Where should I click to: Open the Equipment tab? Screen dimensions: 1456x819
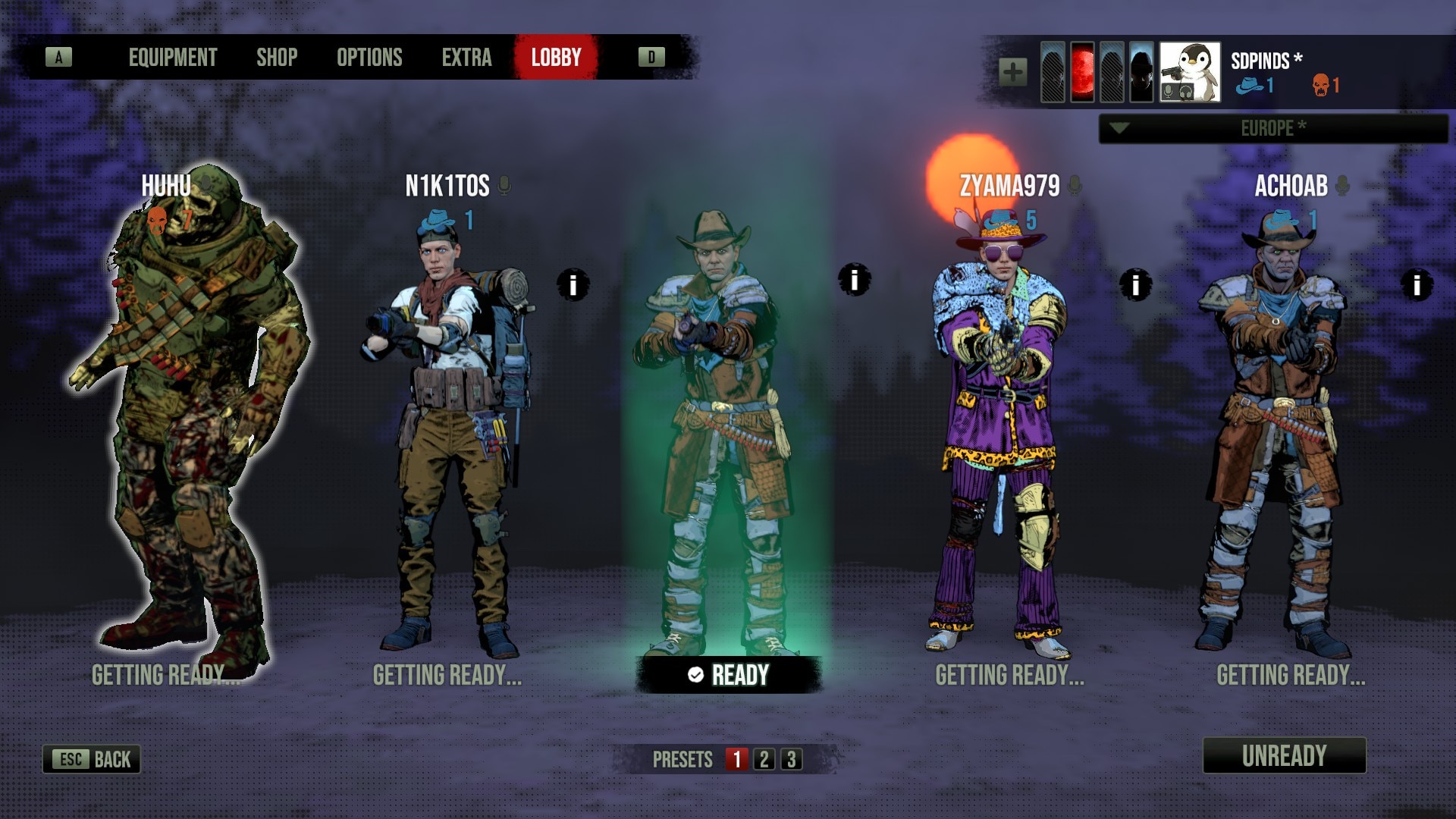pos(172,58)
